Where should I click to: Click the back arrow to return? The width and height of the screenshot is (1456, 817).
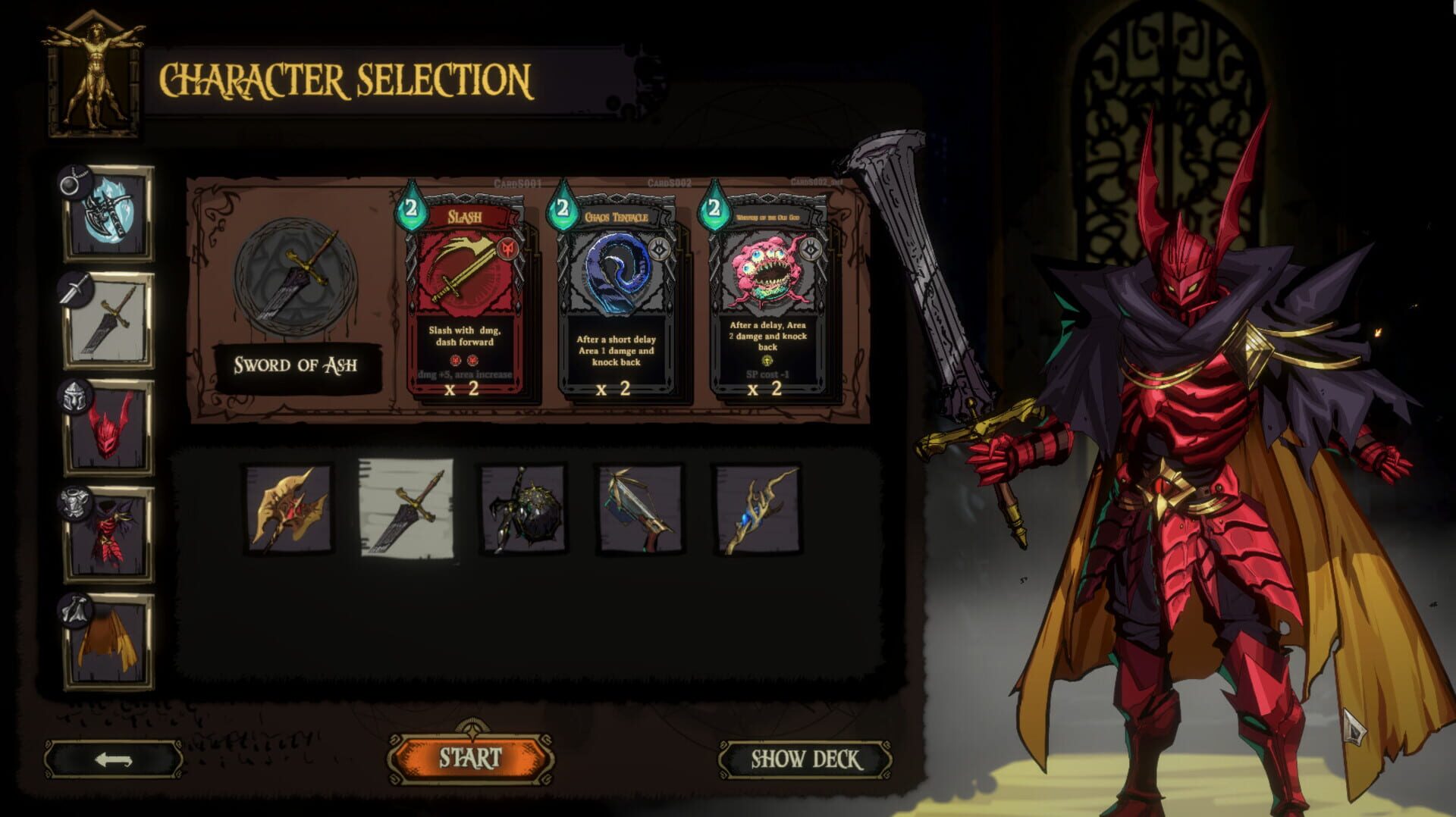coord(112,757)
